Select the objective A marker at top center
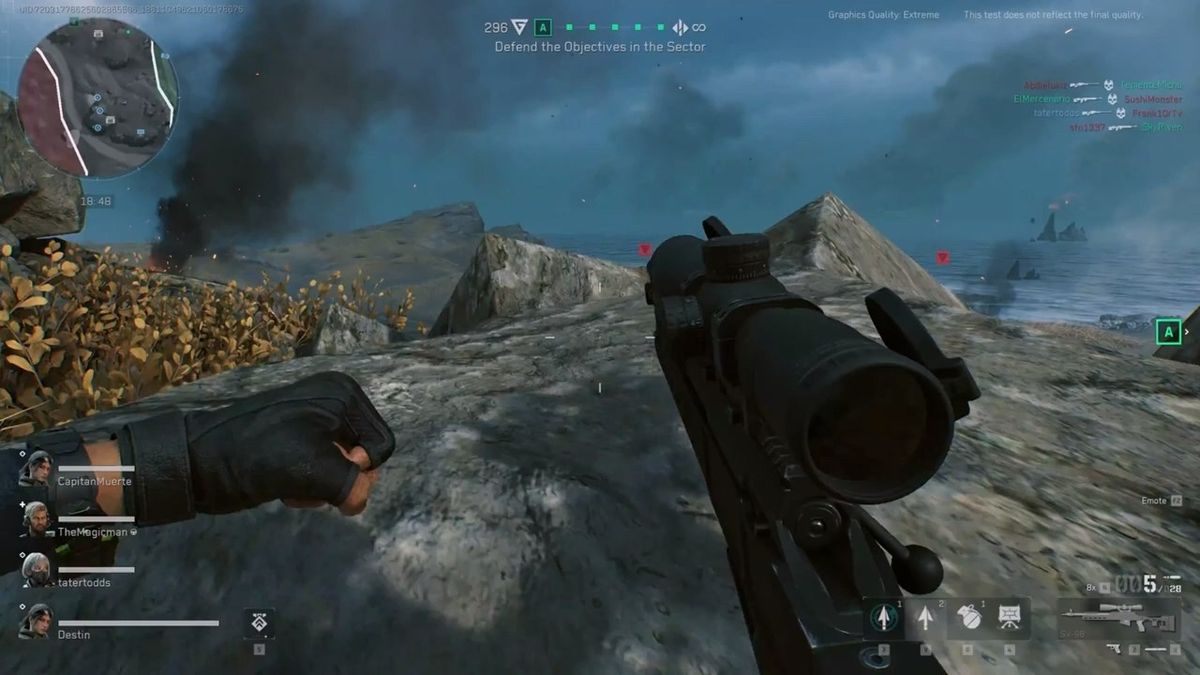1200x675 pixels. point(543,28)
